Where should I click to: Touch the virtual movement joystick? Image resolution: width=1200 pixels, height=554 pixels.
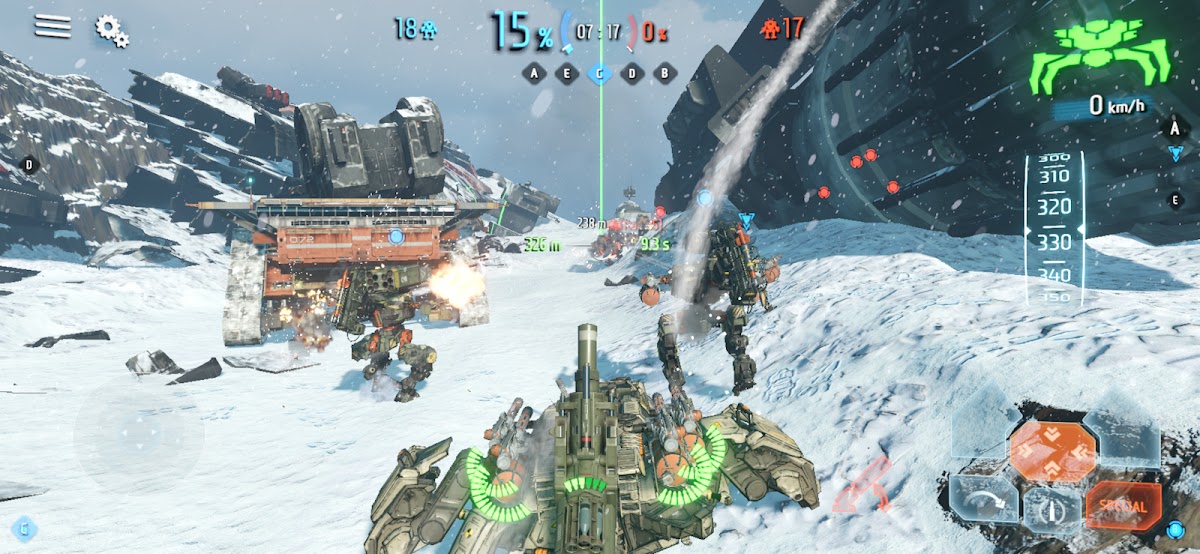point(139,436)
